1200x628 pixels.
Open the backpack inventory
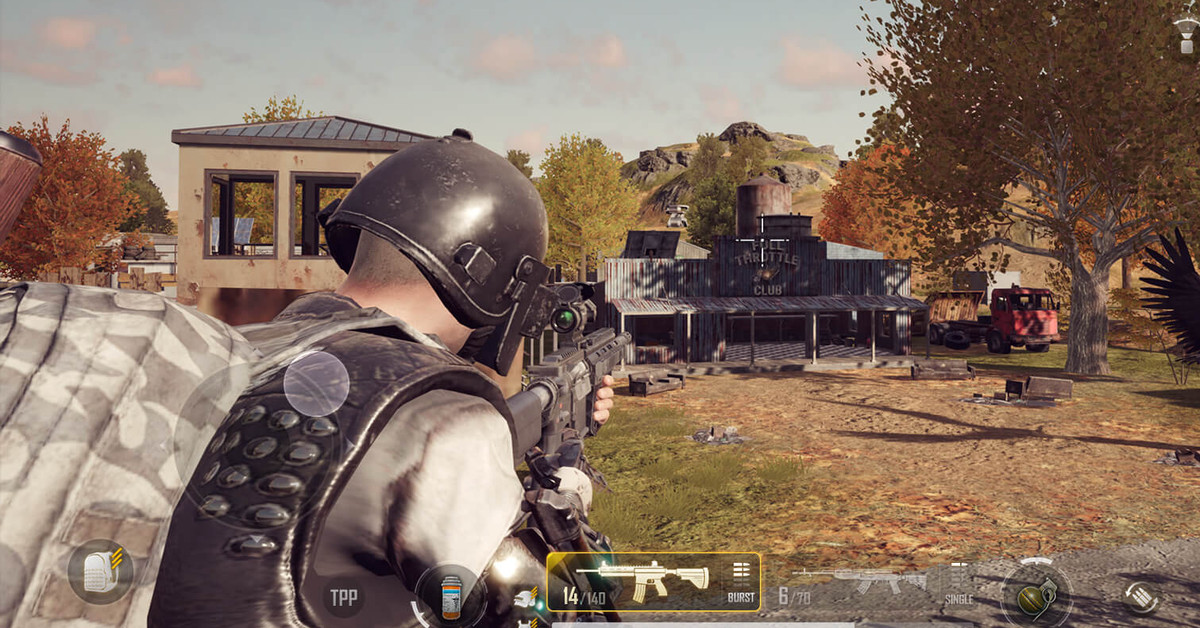tap(100, 572)
